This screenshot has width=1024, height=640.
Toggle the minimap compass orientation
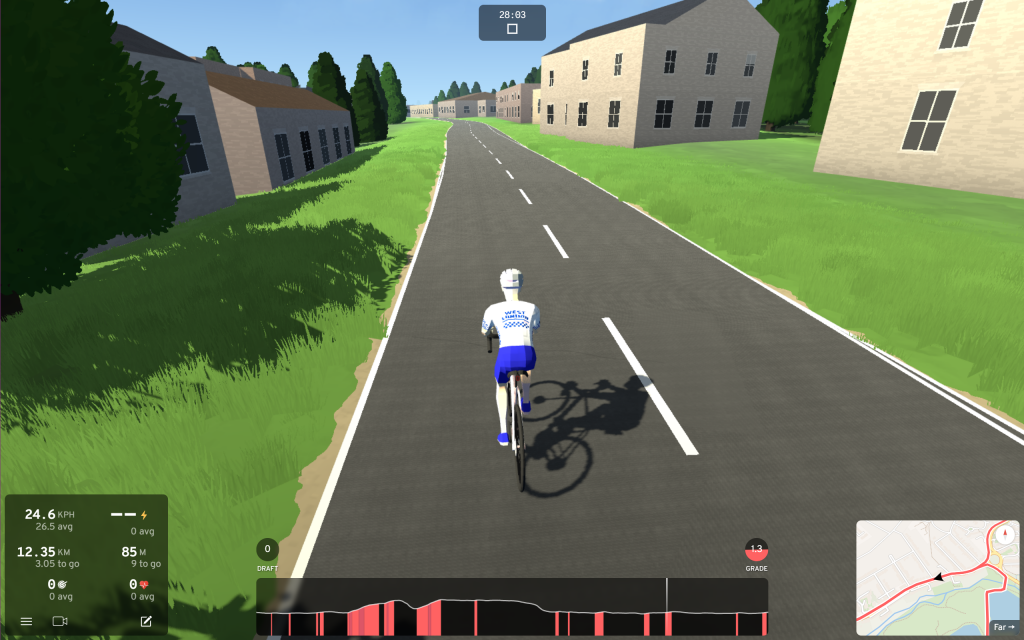coord(1005,534)
